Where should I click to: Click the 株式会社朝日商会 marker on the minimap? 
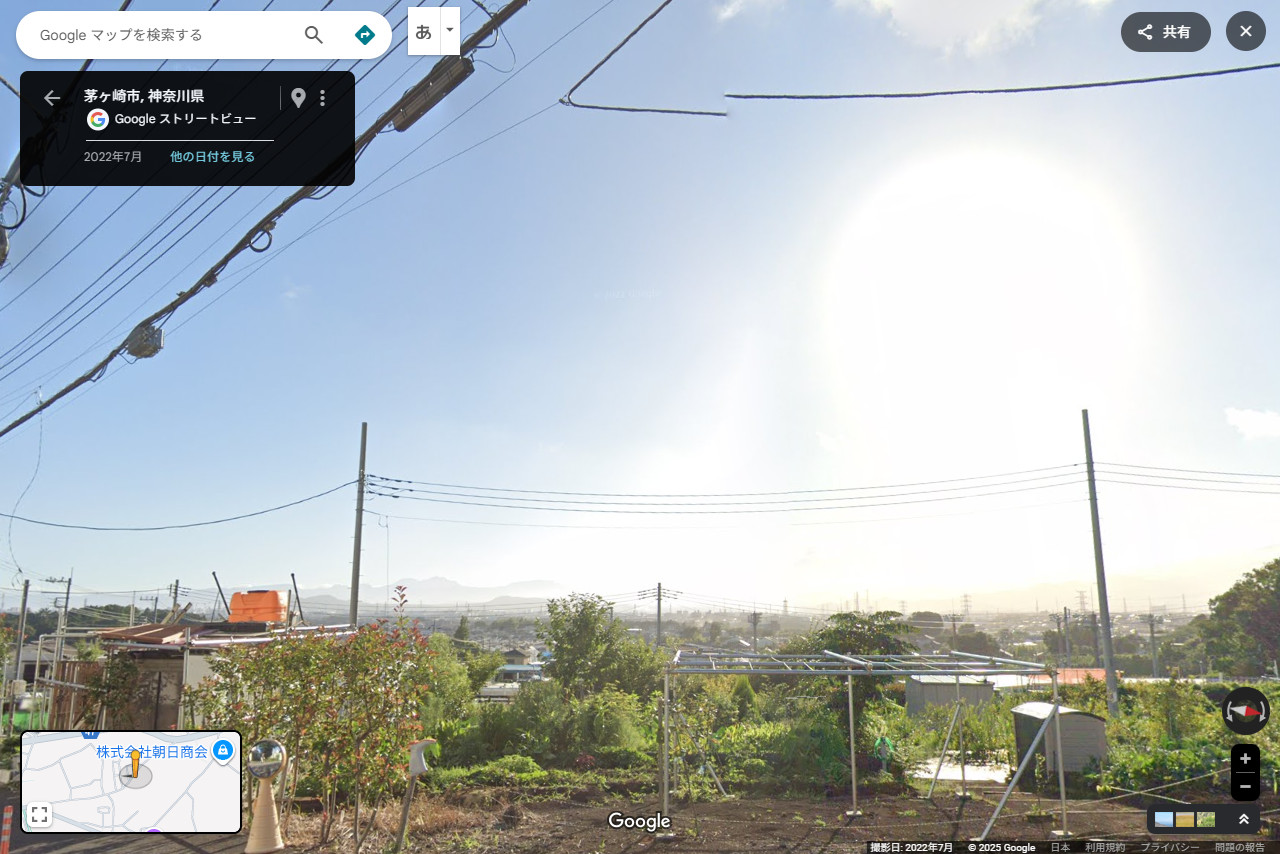coord(222,750)
